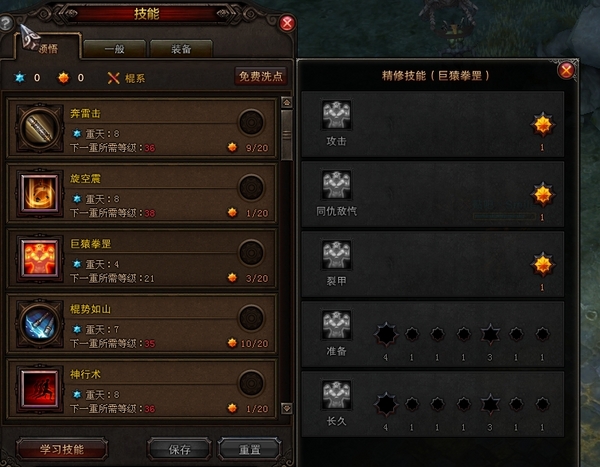Screen dimensions: 600x467
Task: Click the 免费洗点 free reset button
Action: tap(260, 76)
